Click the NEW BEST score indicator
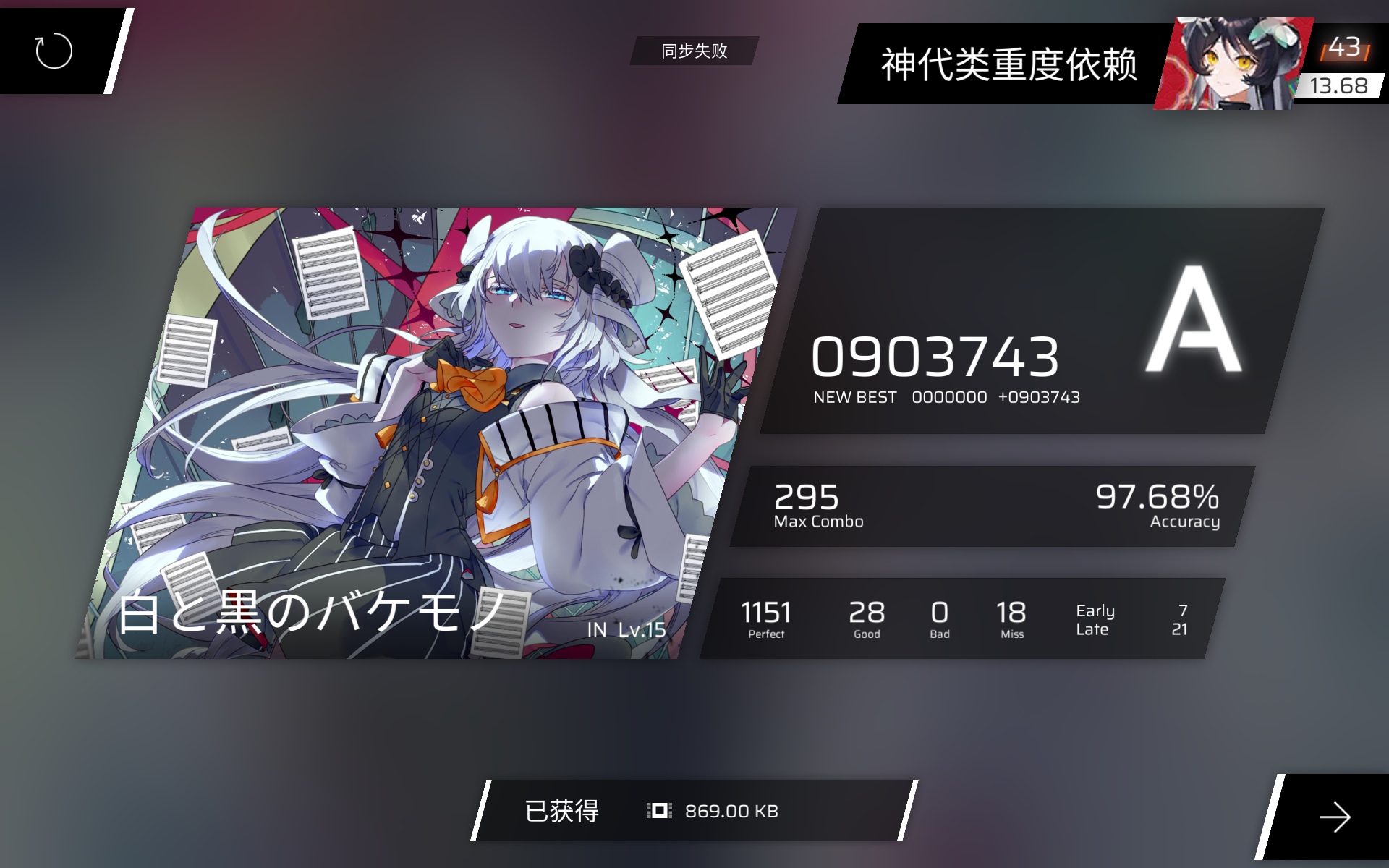The width and height of the screenshot is (1389, 868). point(854,396)
